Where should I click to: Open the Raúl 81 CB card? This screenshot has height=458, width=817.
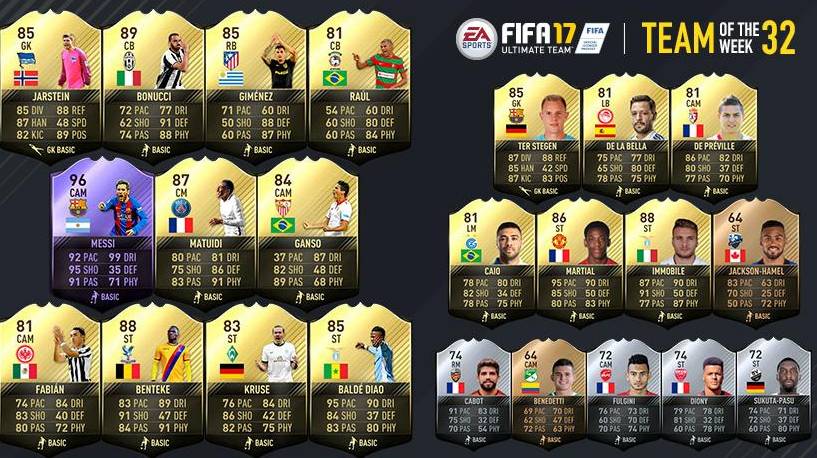(x=357, y=80)
